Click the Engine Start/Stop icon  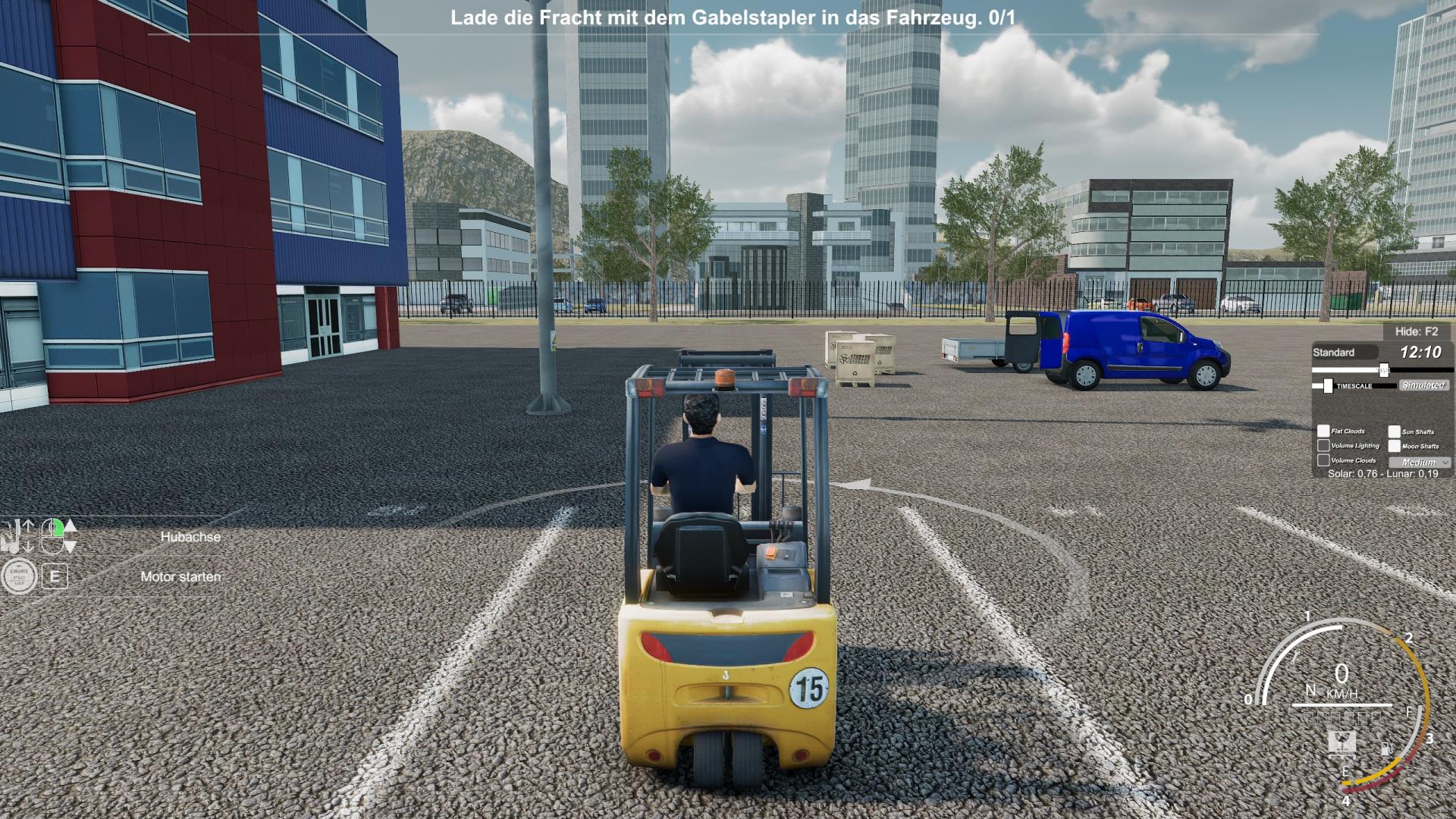tap(19, 576)
